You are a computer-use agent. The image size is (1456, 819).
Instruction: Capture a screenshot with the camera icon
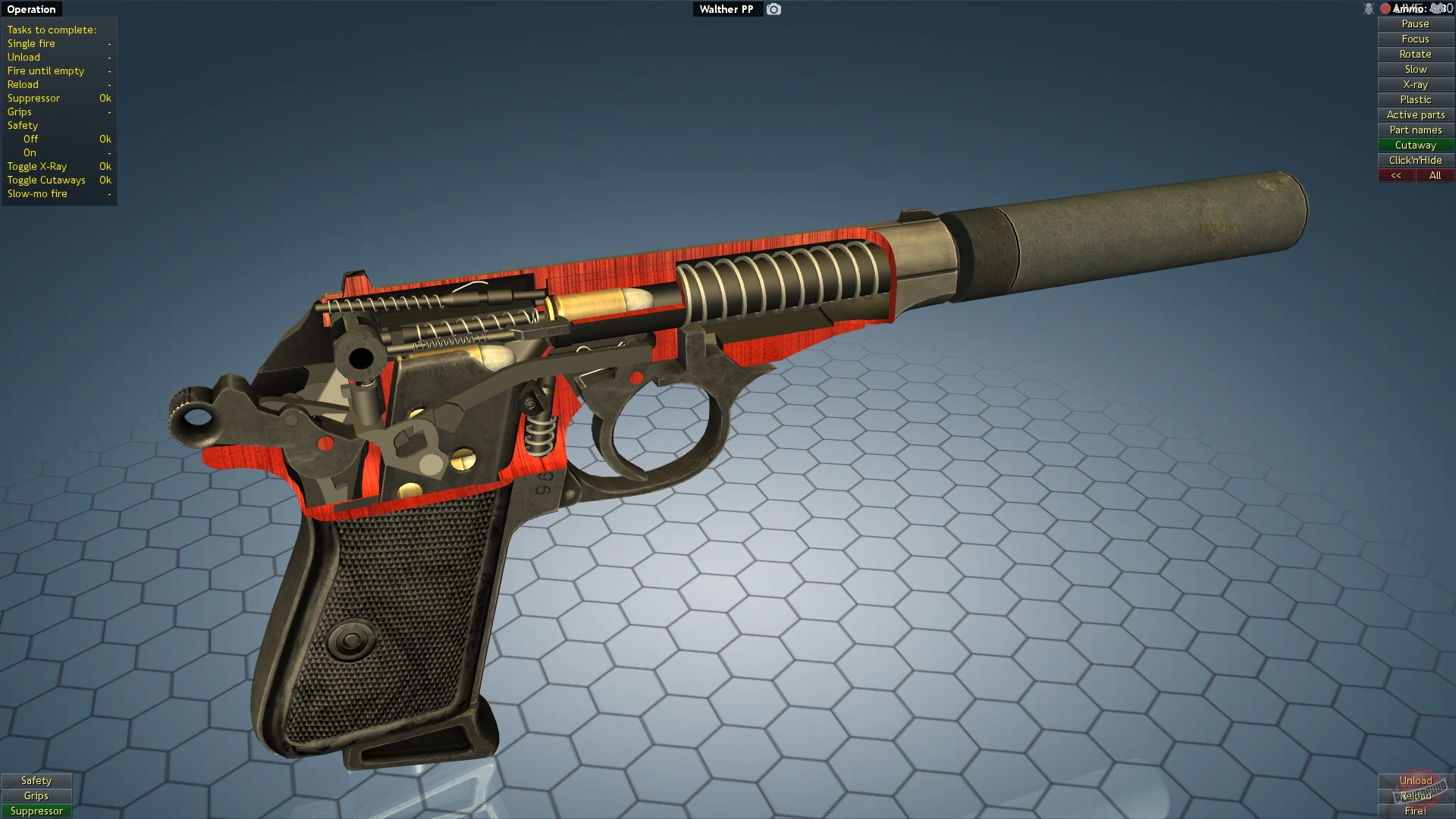click(773, 9)
